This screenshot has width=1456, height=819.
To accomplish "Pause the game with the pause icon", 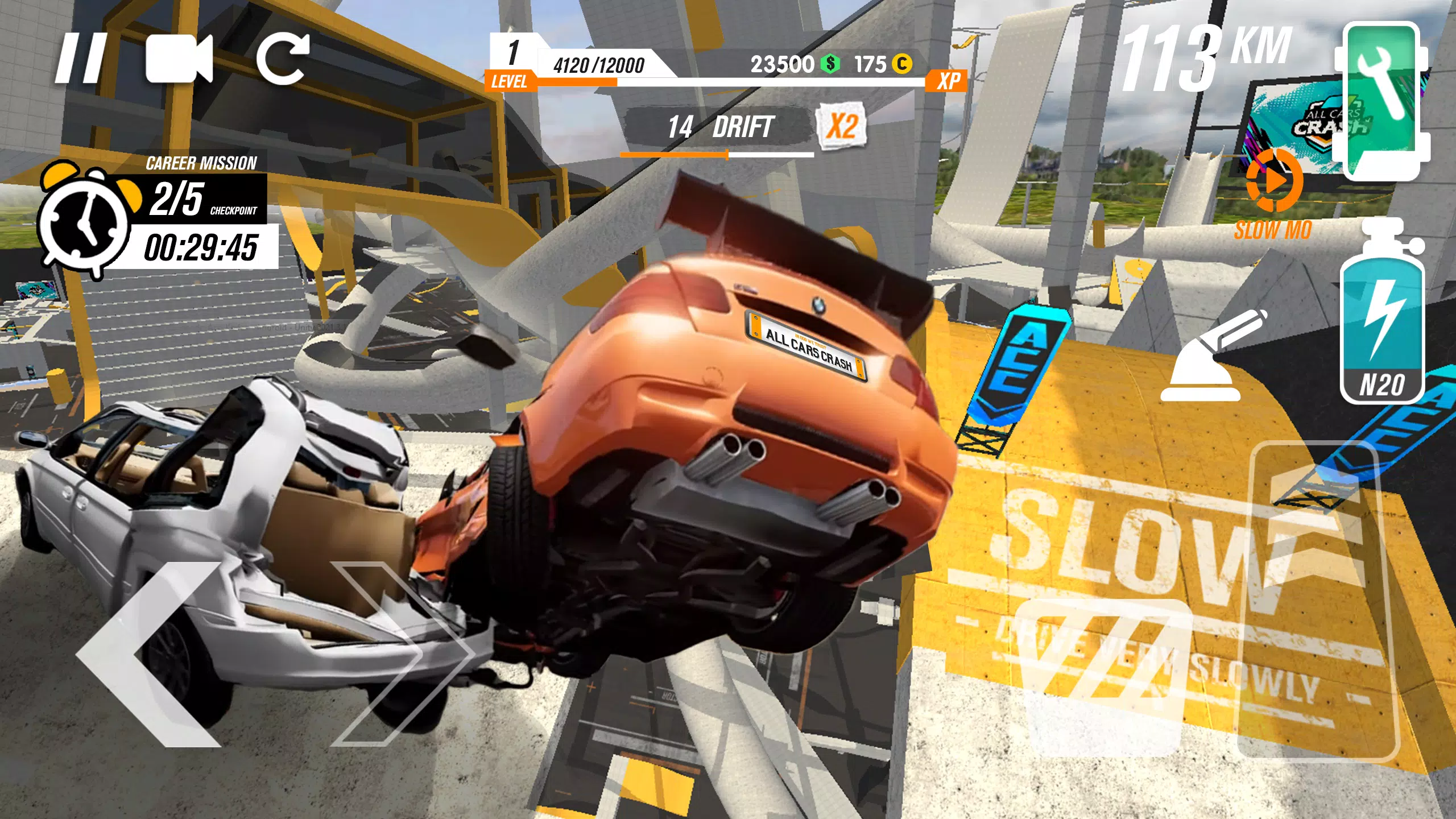I will (x=81, y=58).
